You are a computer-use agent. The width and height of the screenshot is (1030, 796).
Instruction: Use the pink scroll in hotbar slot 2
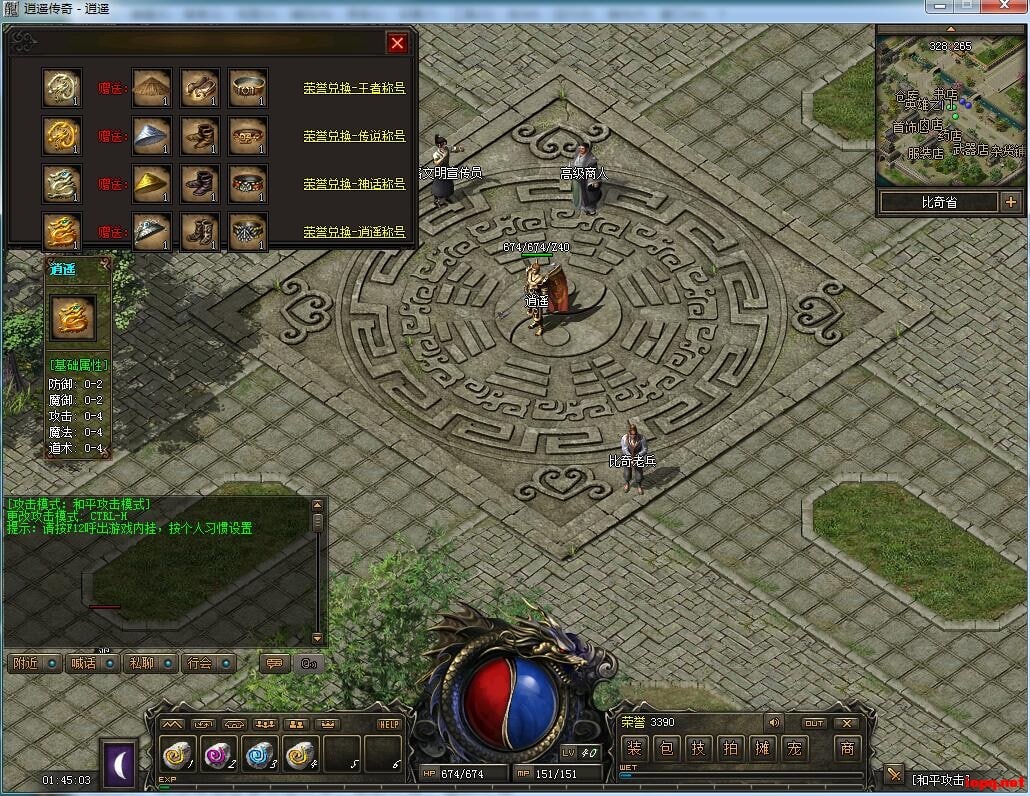point(220,754)
